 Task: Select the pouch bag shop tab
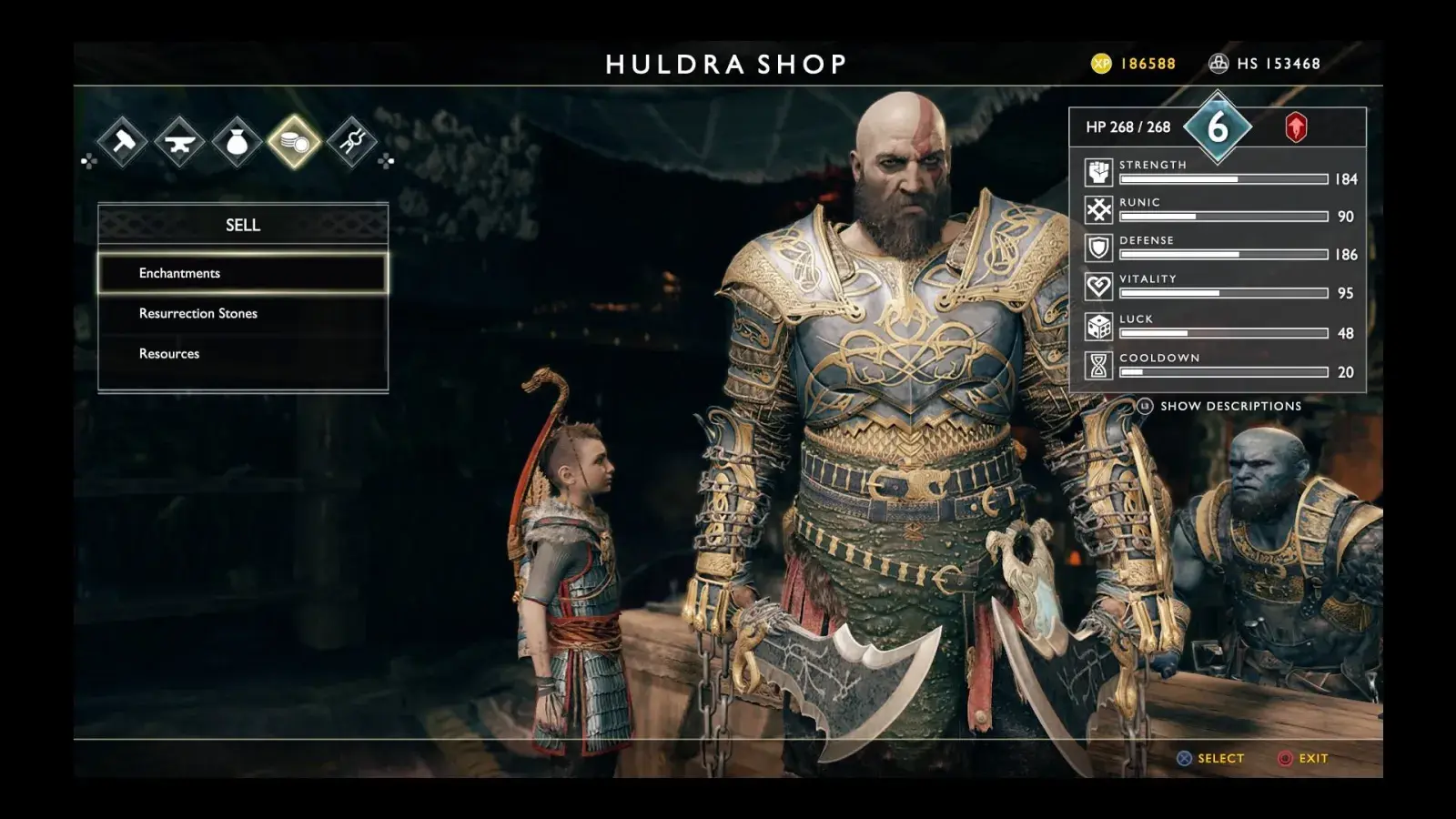tap(238, 141)
